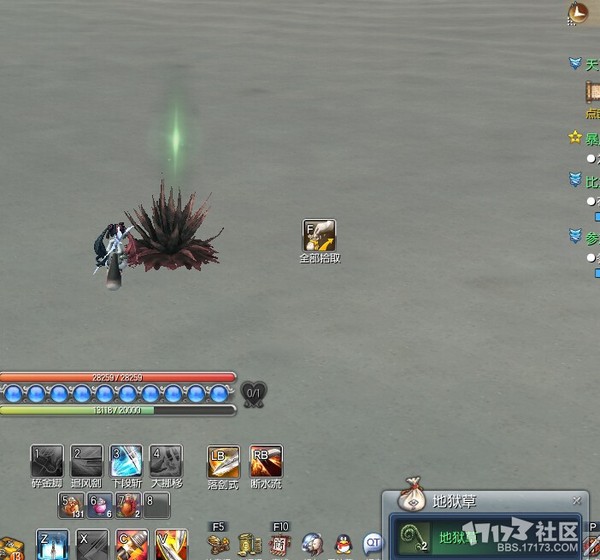The width and height of the screenshot is (600, 560).
Task: Close the 地狱草 loot window
Action: [576, 500]
